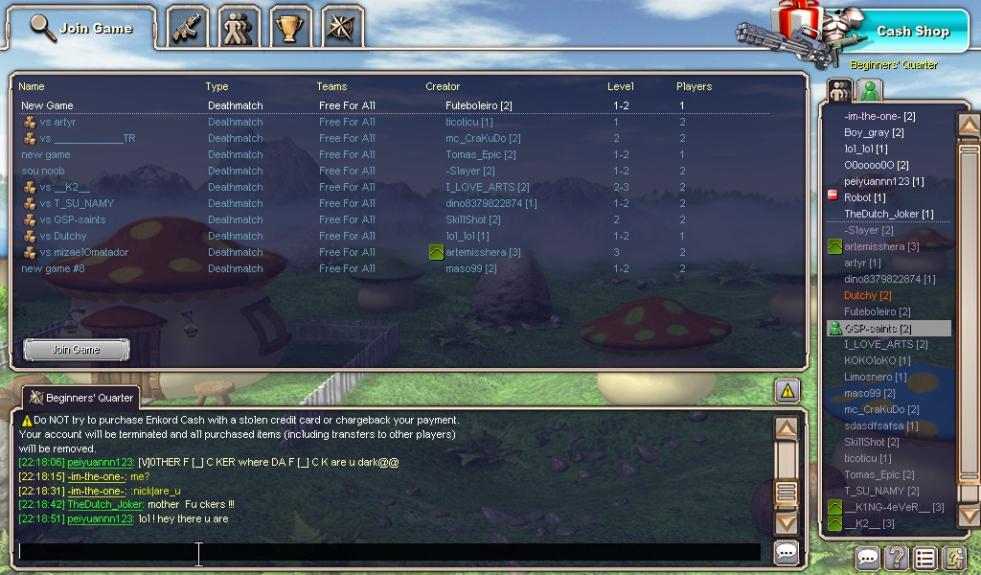Click the Join Game button below the list
The height and width of the screenshot is (575, 981).
pyautogui.click(x=76, y=350)
